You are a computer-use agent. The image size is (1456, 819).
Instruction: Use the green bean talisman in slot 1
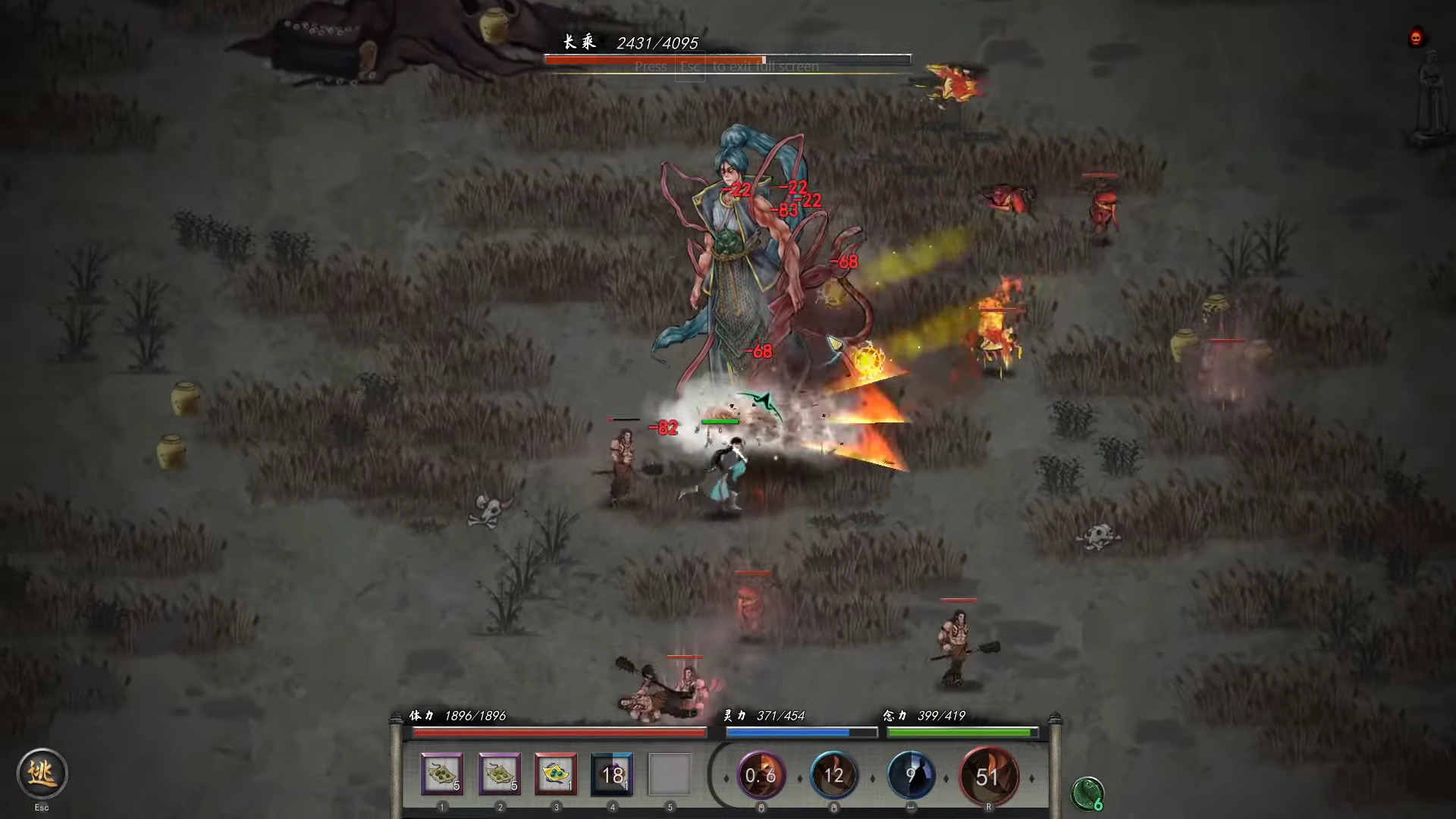pyautogui.click(x=441, y=773)
